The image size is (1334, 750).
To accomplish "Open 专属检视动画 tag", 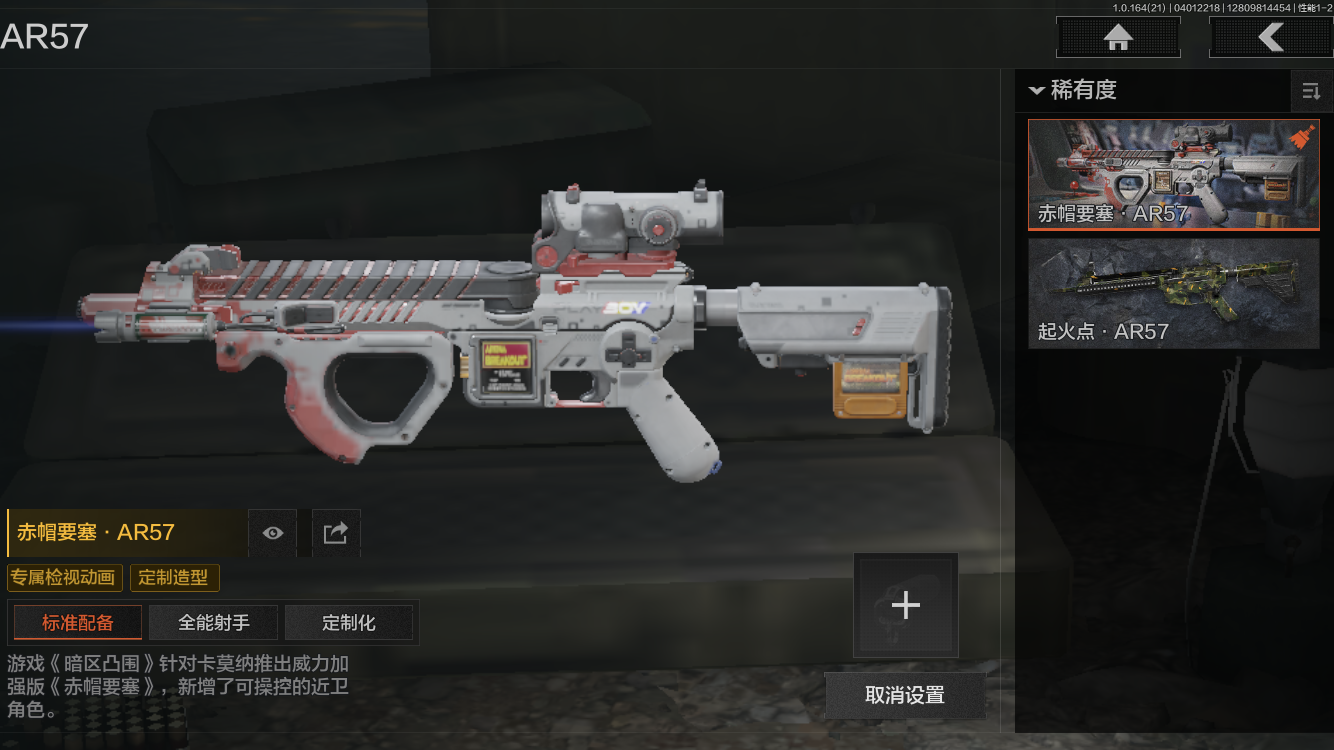I will pyautogui.click(x=65, y=577).
